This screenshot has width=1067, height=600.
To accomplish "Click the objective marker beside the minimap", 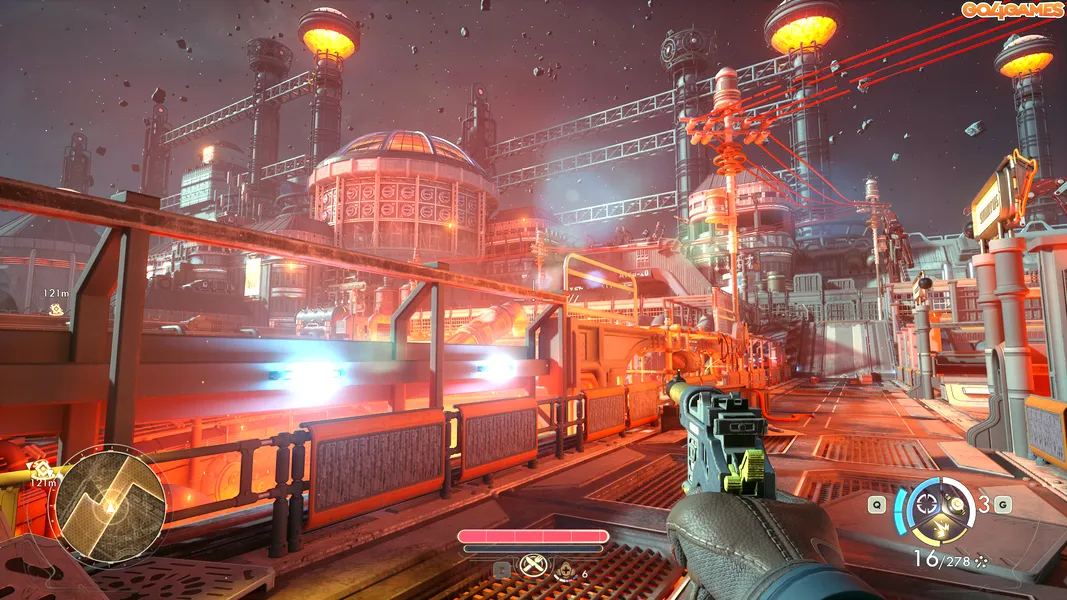I will pyautogui.click(x=40, y=468).
